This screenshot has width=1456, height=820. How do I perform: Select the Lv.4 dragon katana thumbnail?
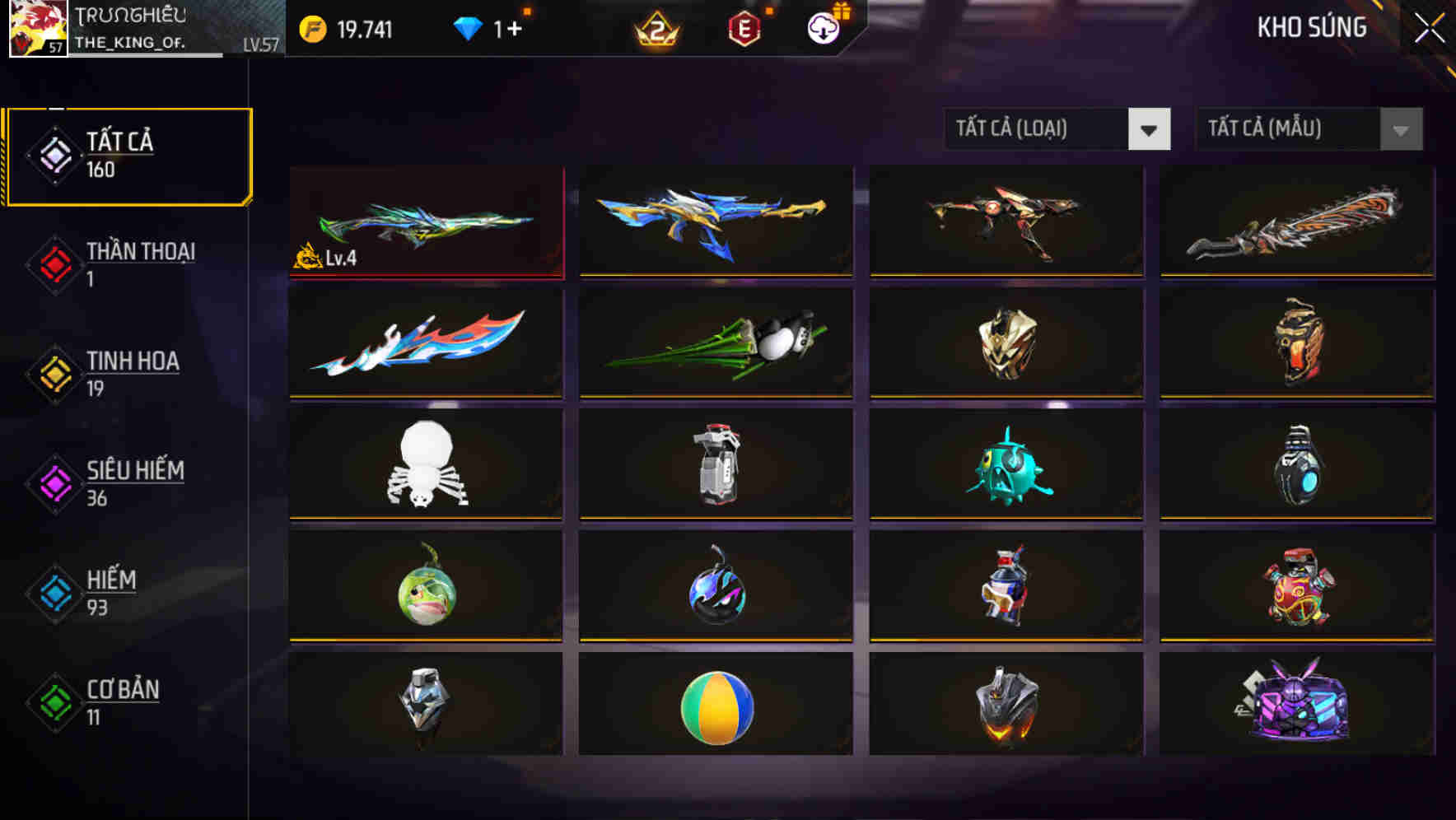coord(426,222)
